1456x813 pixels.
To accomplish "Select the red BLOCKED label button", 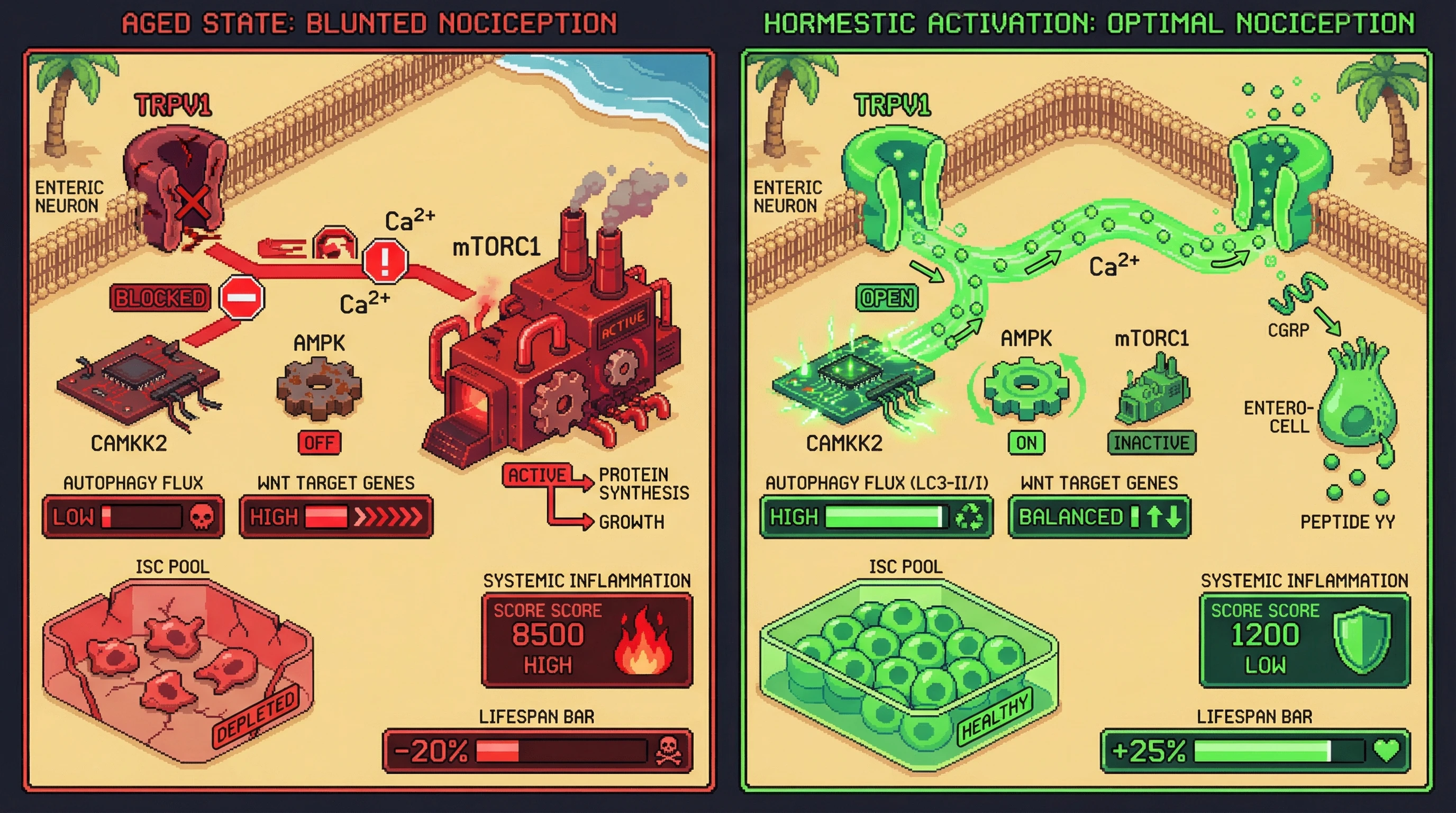I will (160, 298).
